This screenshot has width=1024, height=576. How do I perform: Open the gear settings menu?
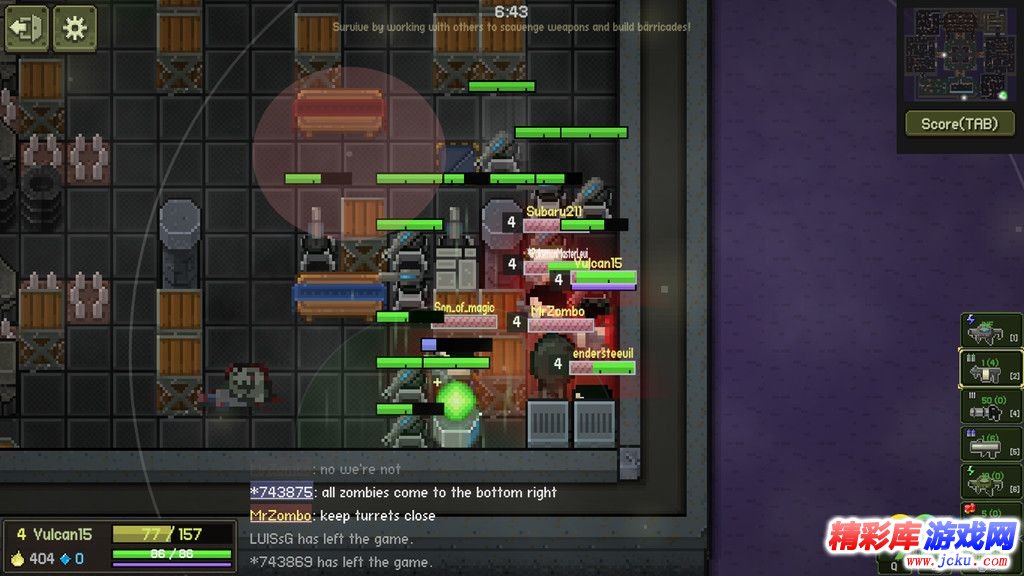75,28
